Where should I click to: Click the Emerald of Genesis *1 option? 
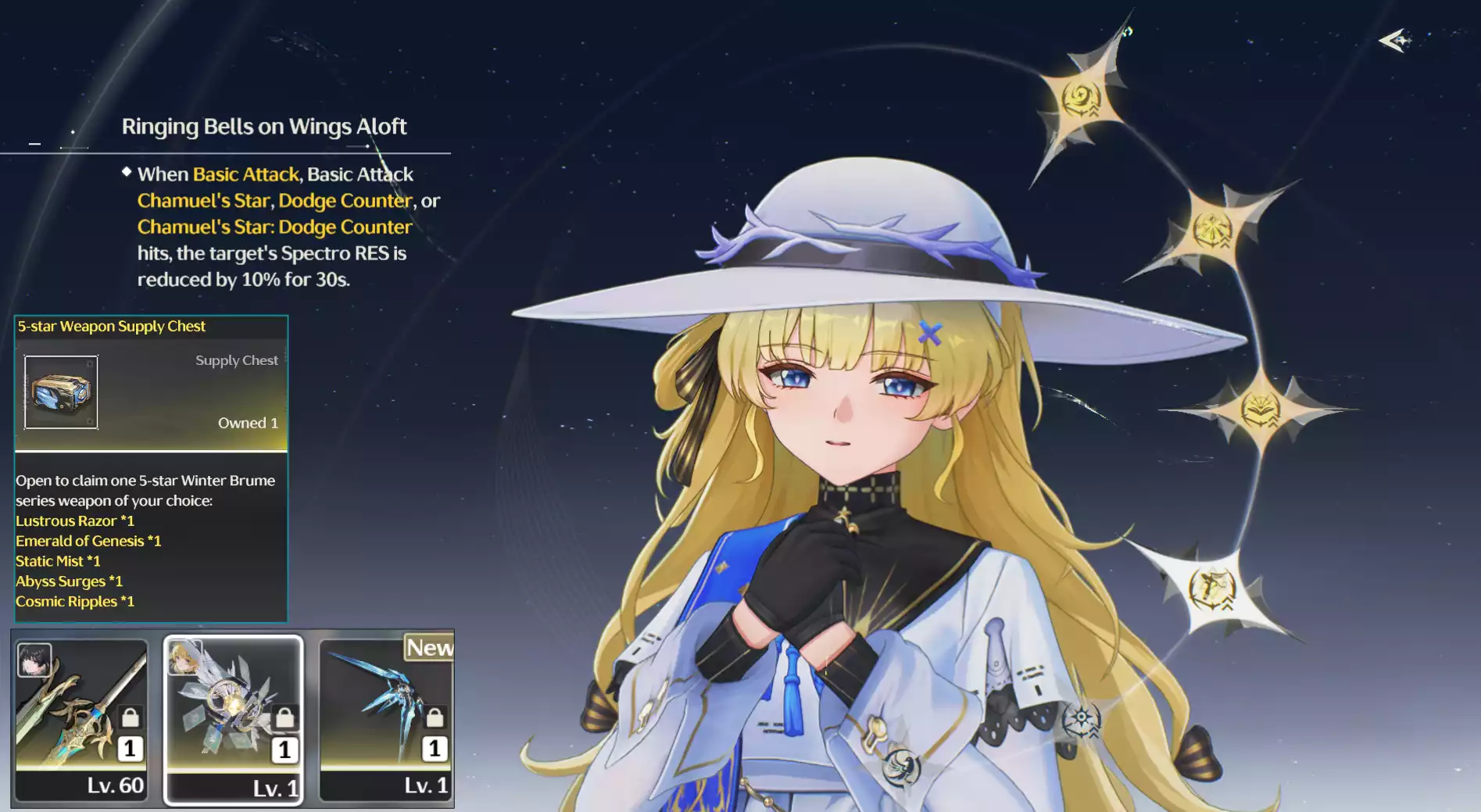click(x=88, y=541)
